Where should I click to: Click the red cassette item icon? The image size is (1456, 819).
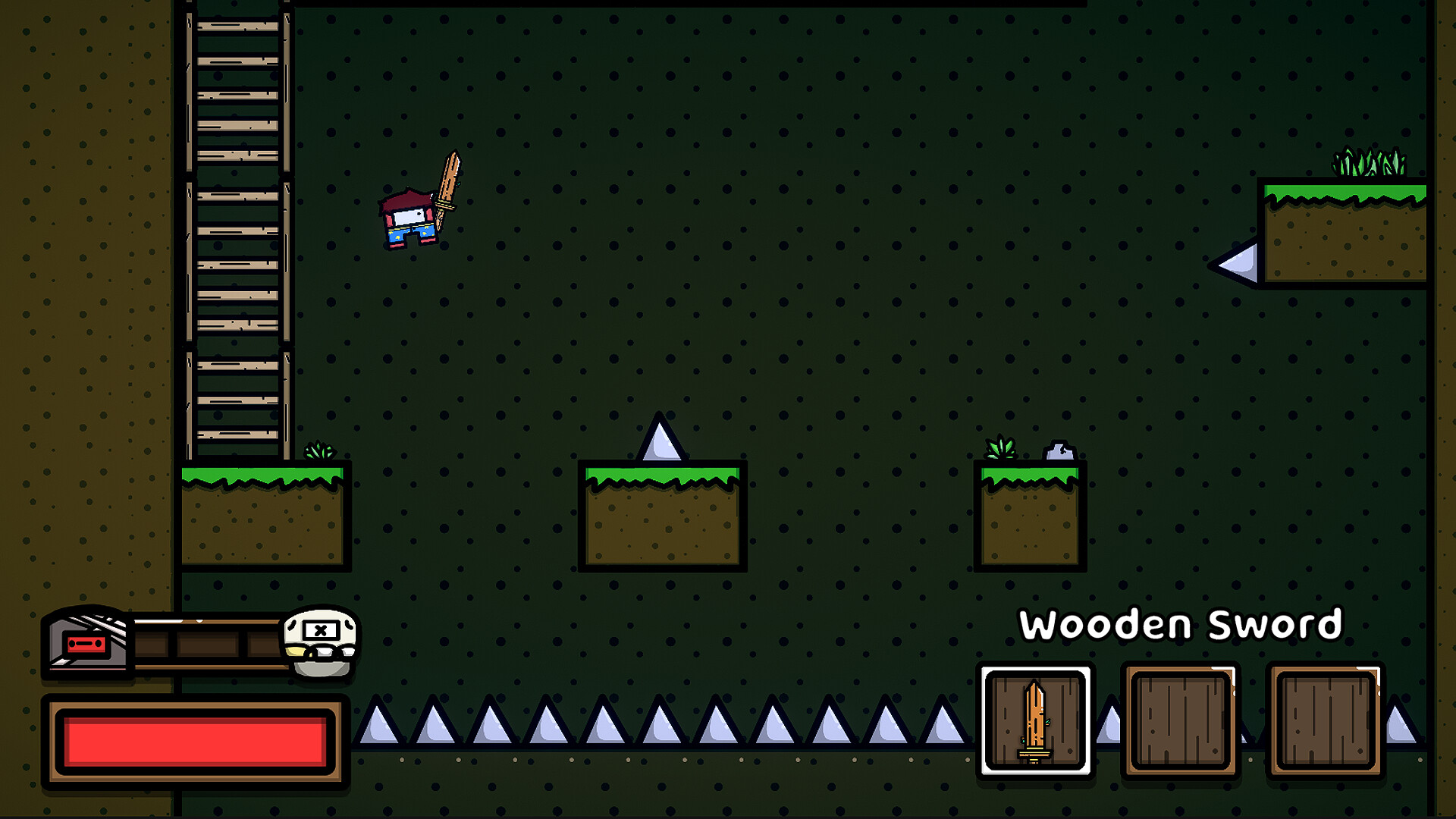point(86,645)
